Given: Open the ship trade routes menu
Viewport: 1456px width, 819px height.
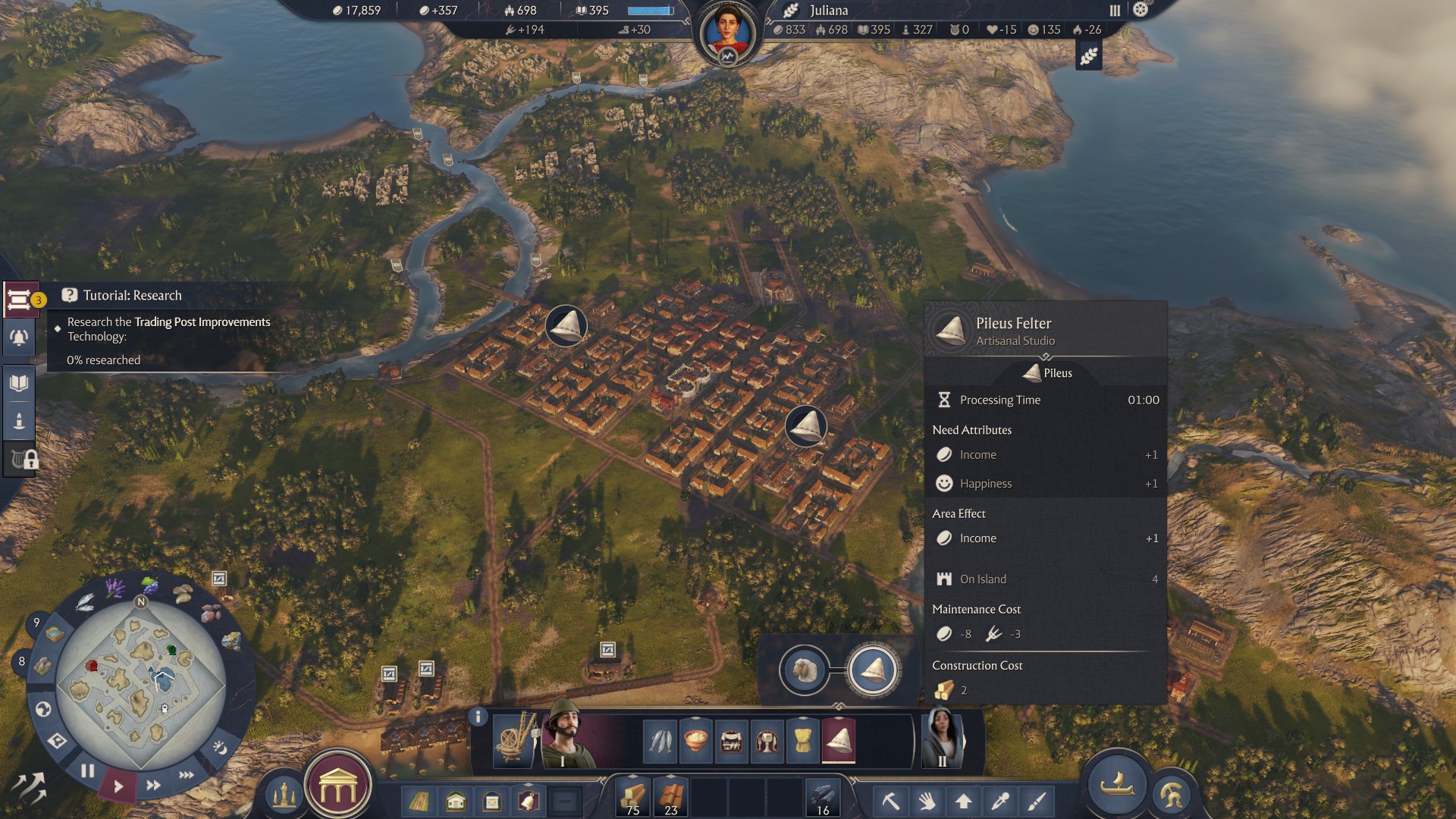Looking at the screenshot, I should pos(1116,784).
